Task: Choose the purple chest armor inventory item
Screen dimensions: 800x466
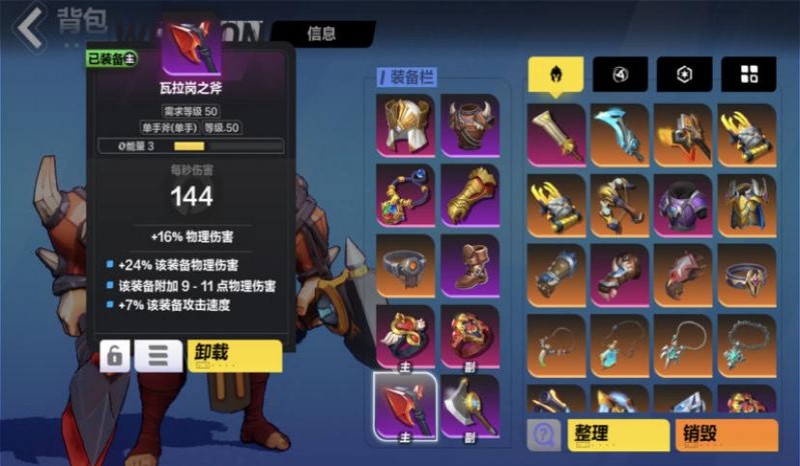Action: pos(685,205)
